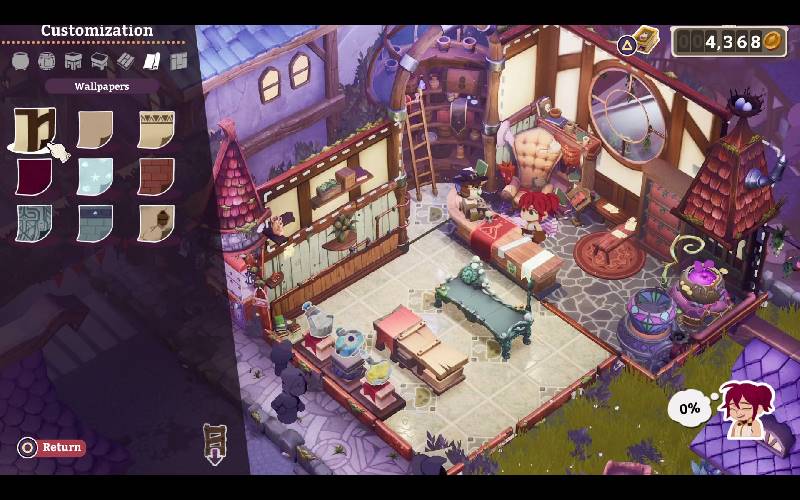Open the recipe book icon
800x500 pixels.
tap(646, 40)
